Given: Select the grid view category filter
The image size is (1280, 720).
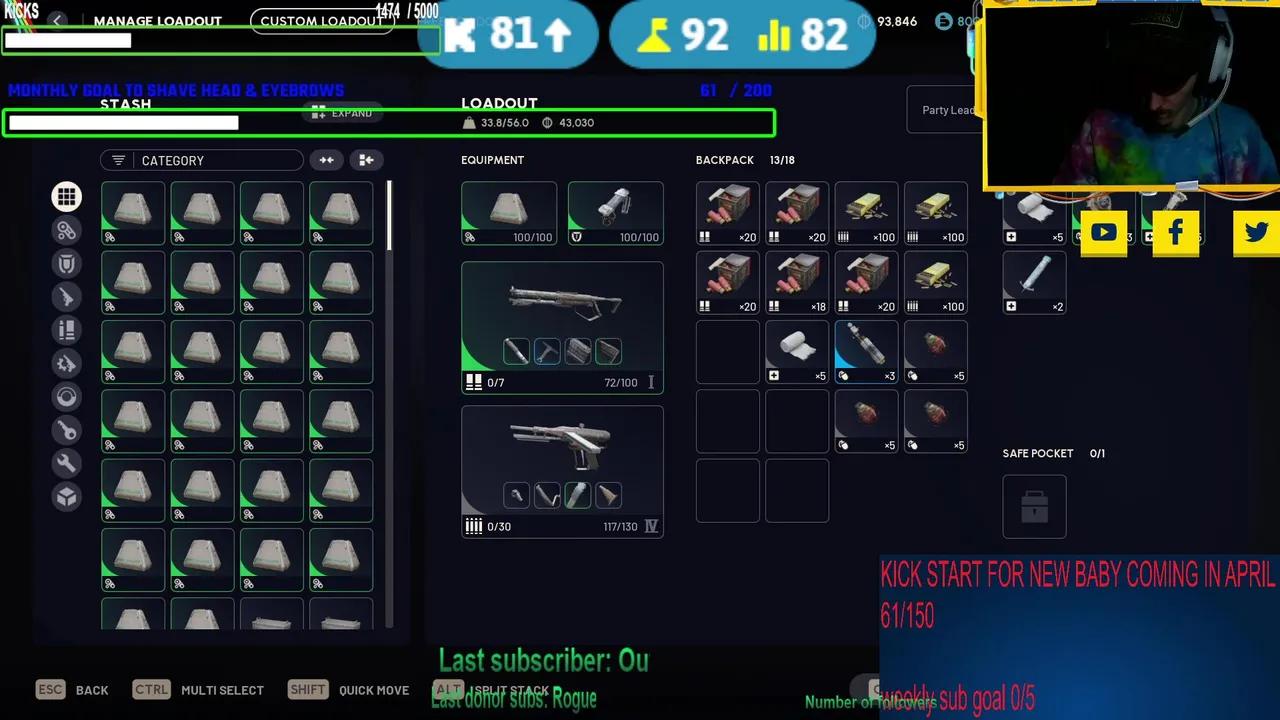Looking at the screenshot, I should click(66, 196).
